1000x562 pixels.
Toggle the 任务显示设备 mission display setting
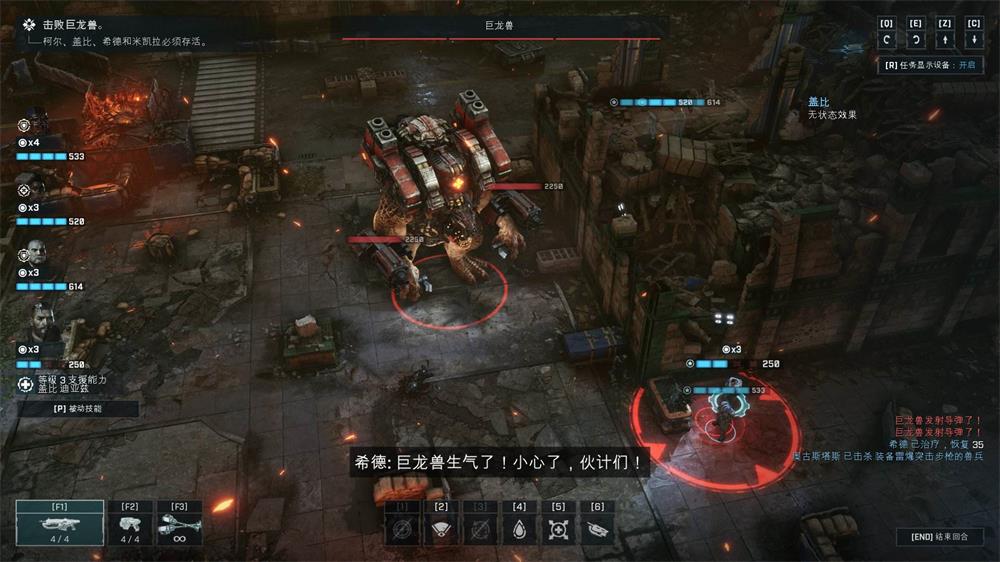pyautogui.click(x=929, y=65)
